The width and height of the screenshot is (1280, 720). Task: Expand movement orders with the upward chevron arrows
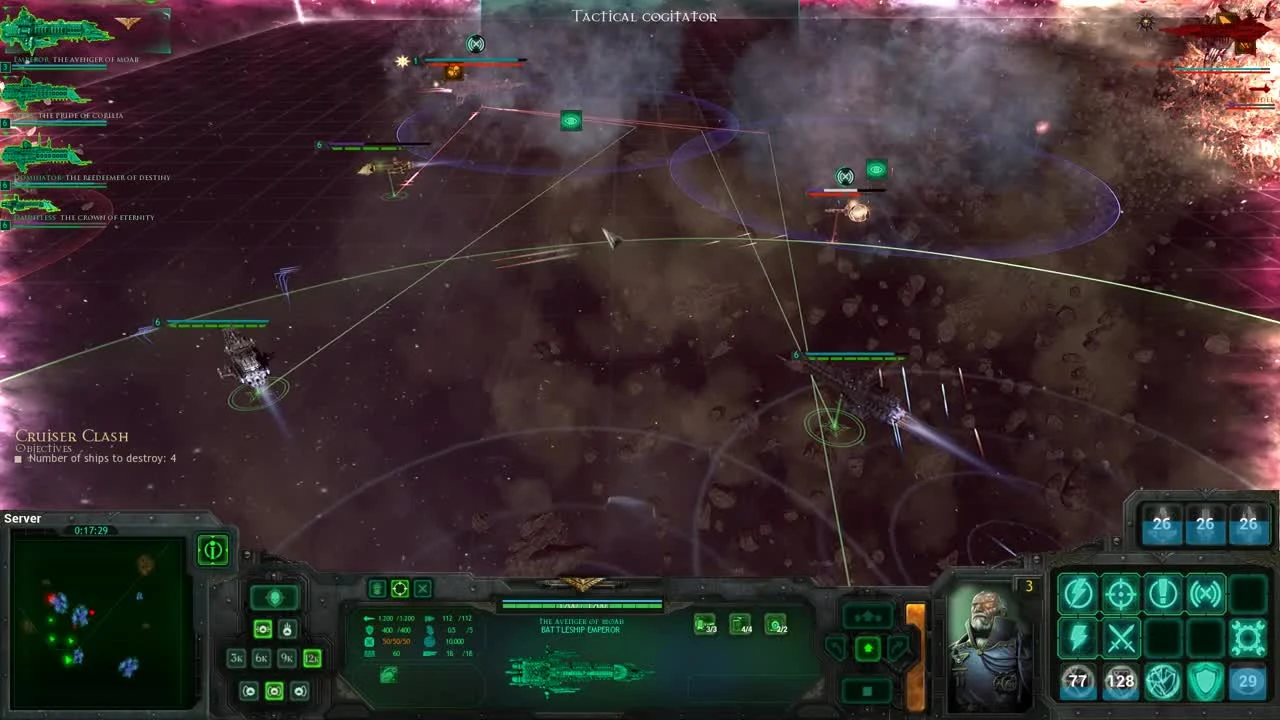coord(868,616)
